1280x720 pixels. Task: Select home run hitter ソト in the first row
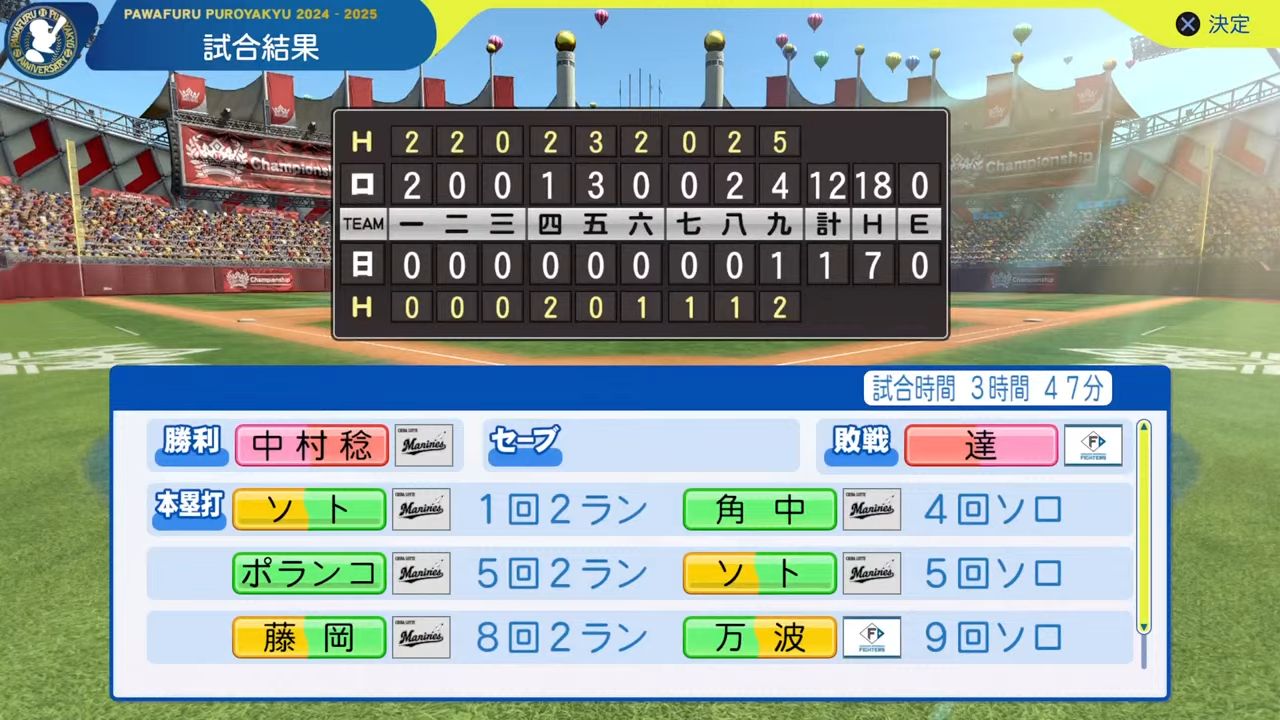click(x=308, y=509)
